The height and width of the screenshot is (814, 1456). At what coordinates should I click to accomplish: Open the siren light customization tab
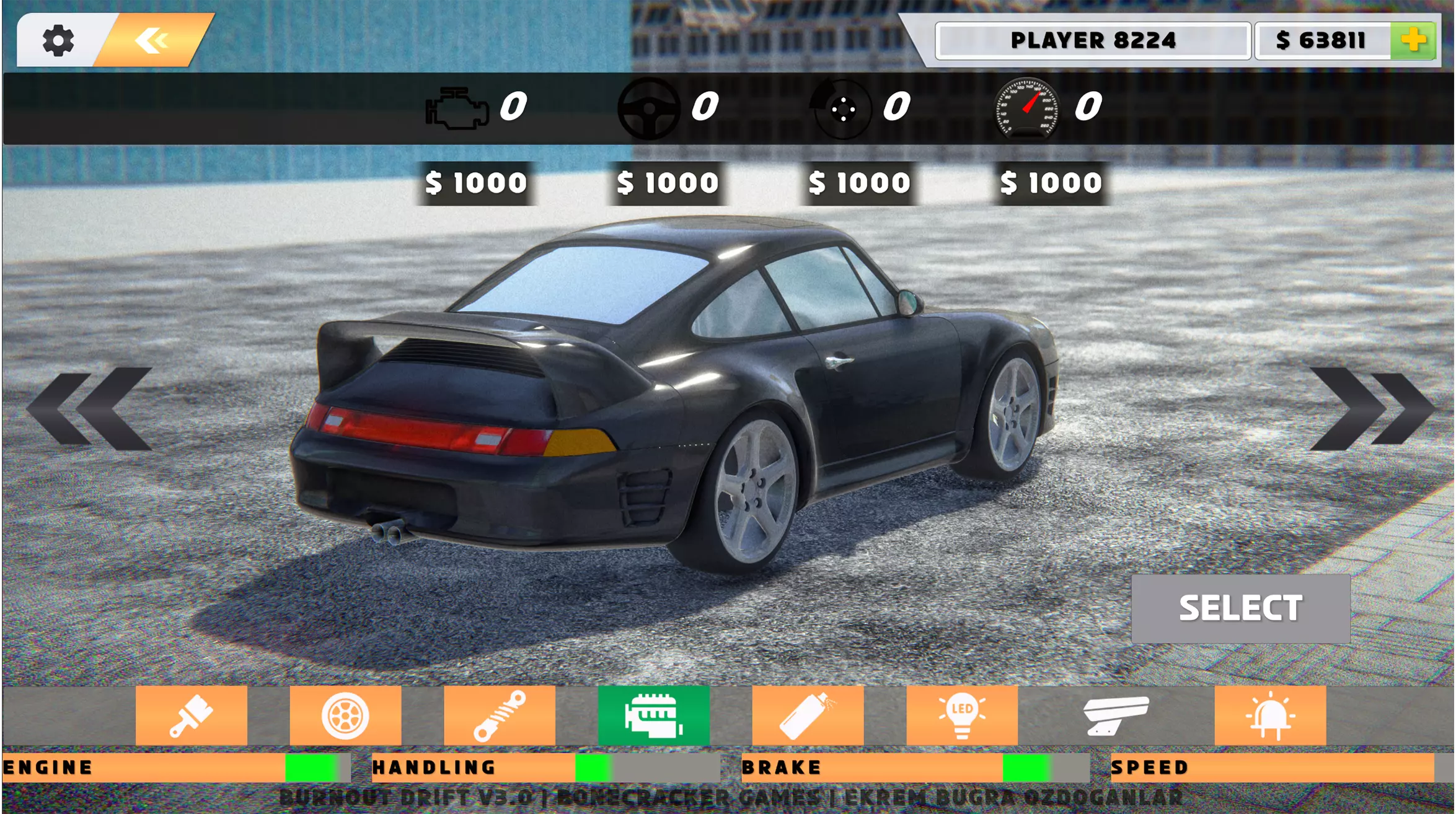1270,716
